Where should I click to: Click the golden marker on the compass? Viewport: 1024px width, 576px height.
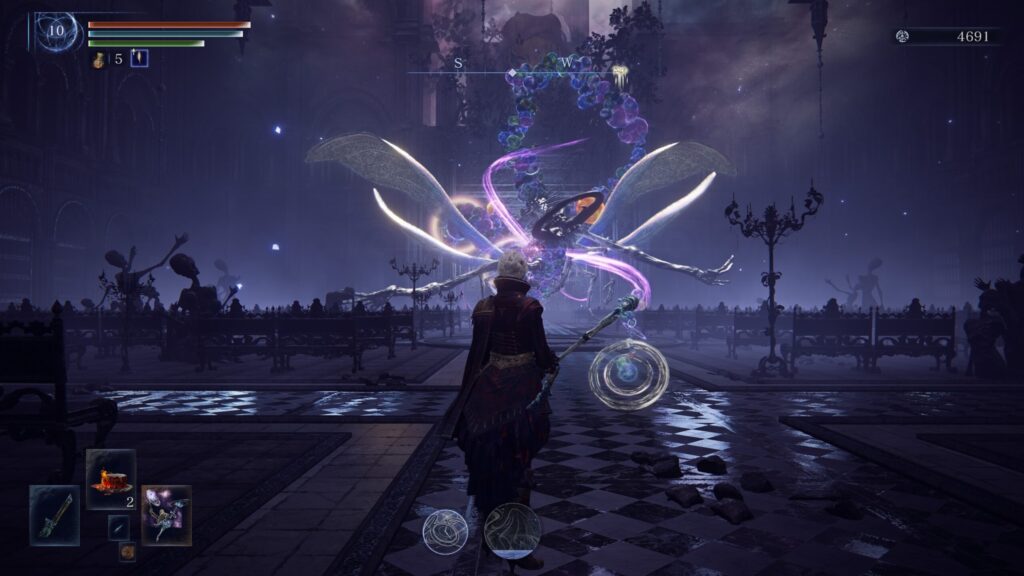(620, 71)
